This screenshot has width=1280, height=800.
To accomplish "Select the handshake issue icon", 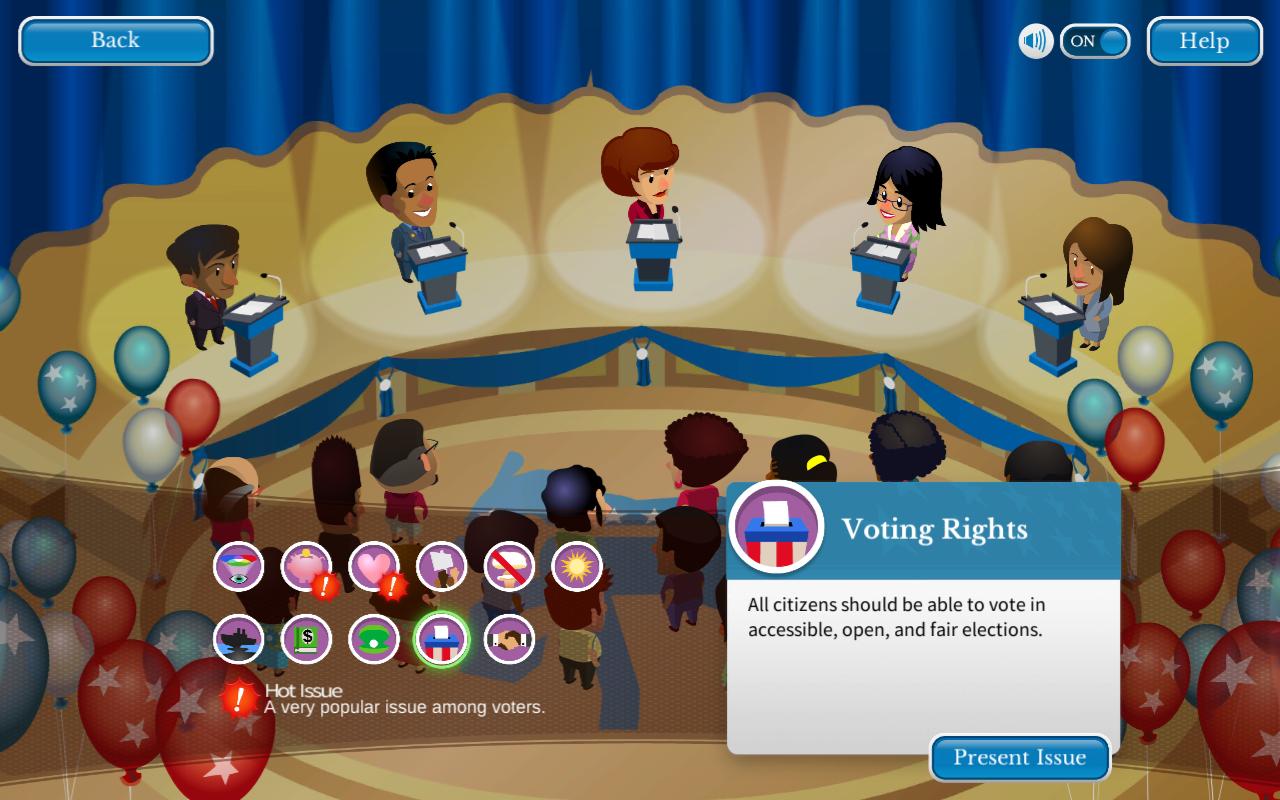I will pyautogui.click(x=509, y=639).
